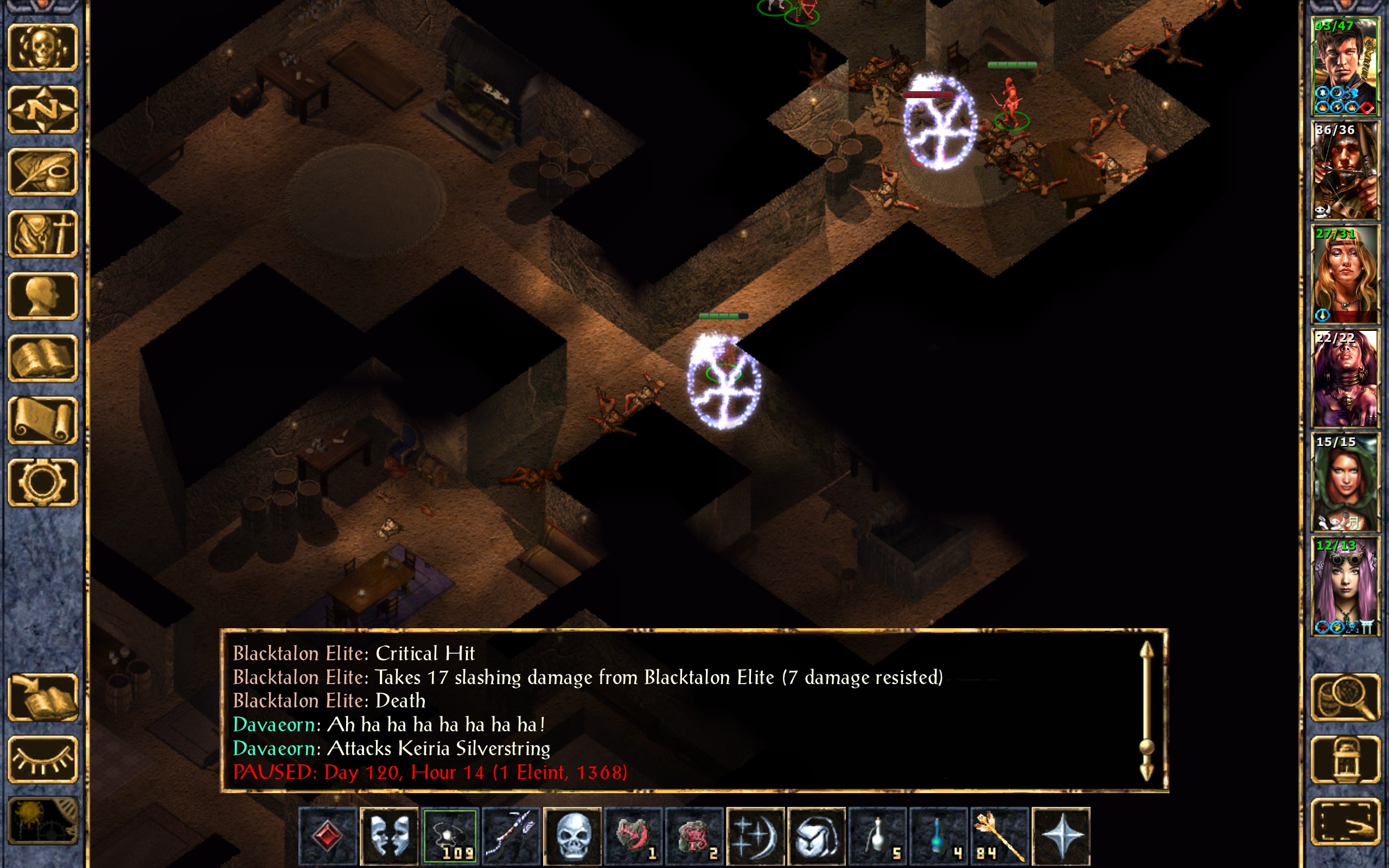The width and height of the screenshot is (1389, 868).
Task: Show the character record with the head icon
Action: pos(42,296)
